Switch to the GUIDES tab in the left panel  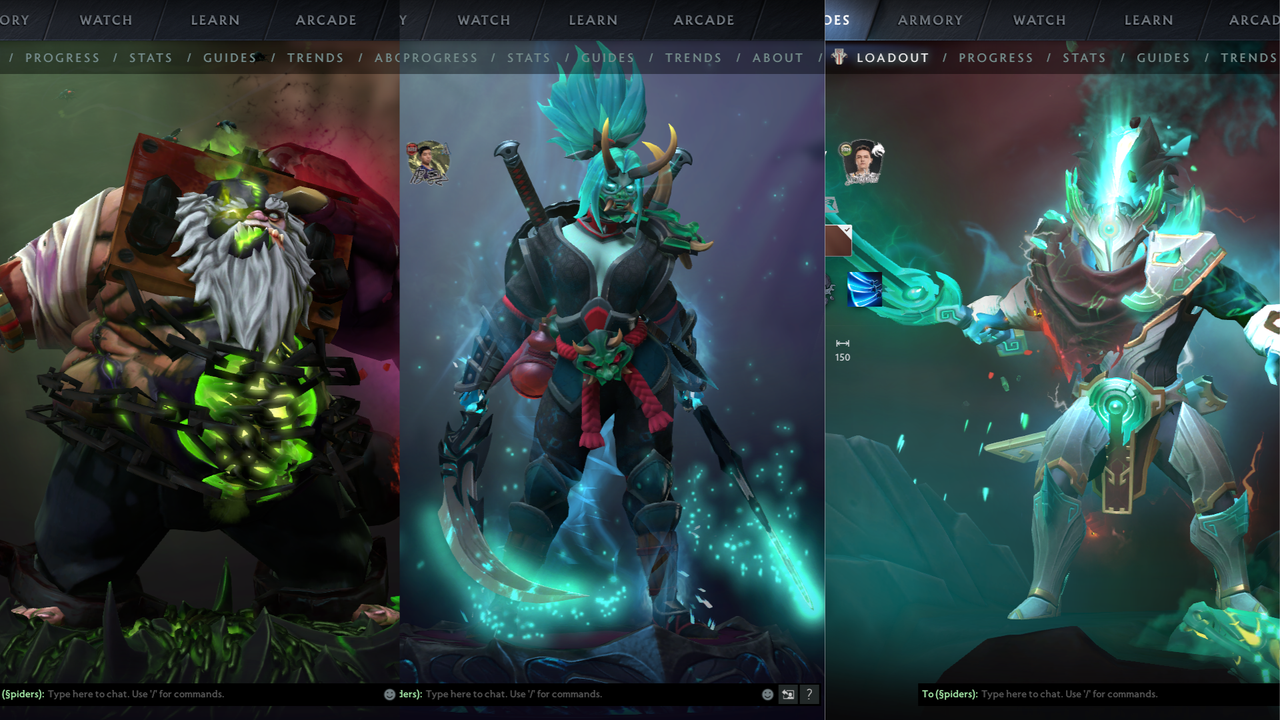(x=229, y=57)
